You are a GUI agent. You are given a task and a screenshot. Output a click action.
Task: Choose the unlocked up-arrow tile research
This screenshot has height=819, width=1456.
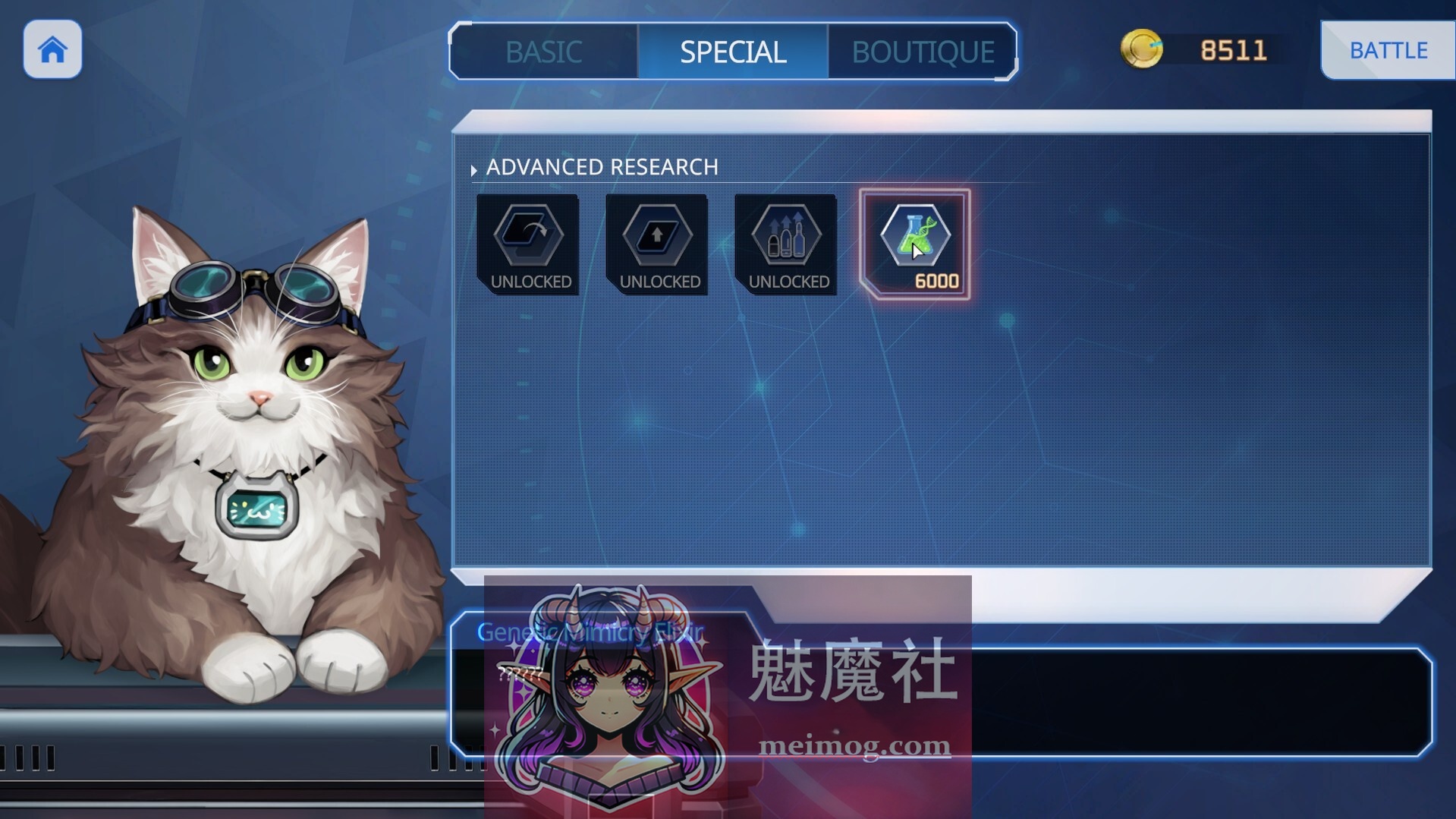[657, 244]
